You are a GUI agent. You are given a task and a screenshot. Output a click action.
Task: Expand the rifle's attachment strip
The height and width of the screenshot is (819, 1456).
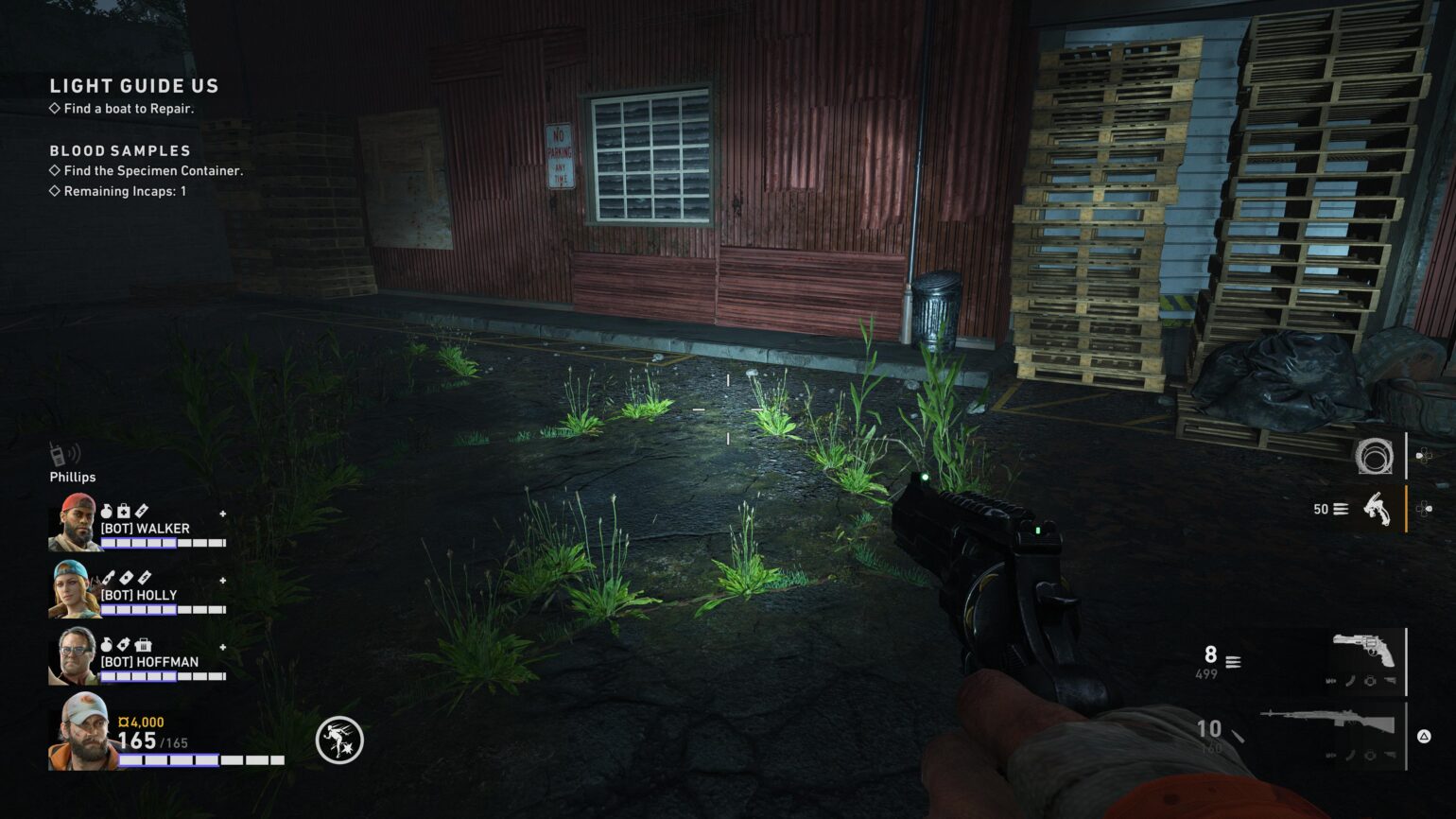1362,756
